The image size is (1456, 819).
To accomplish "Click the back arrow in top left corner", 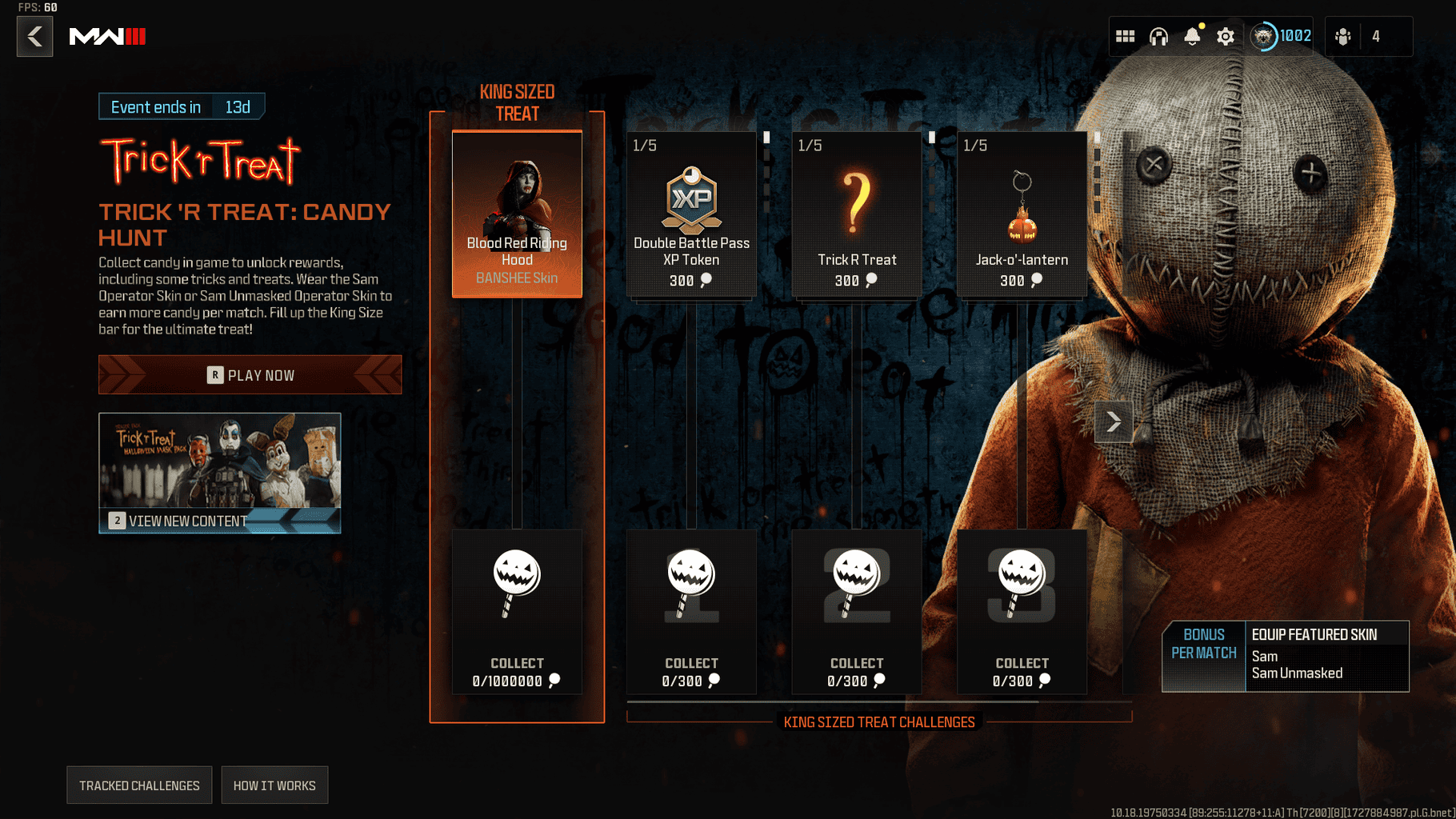I will [34, 36].
